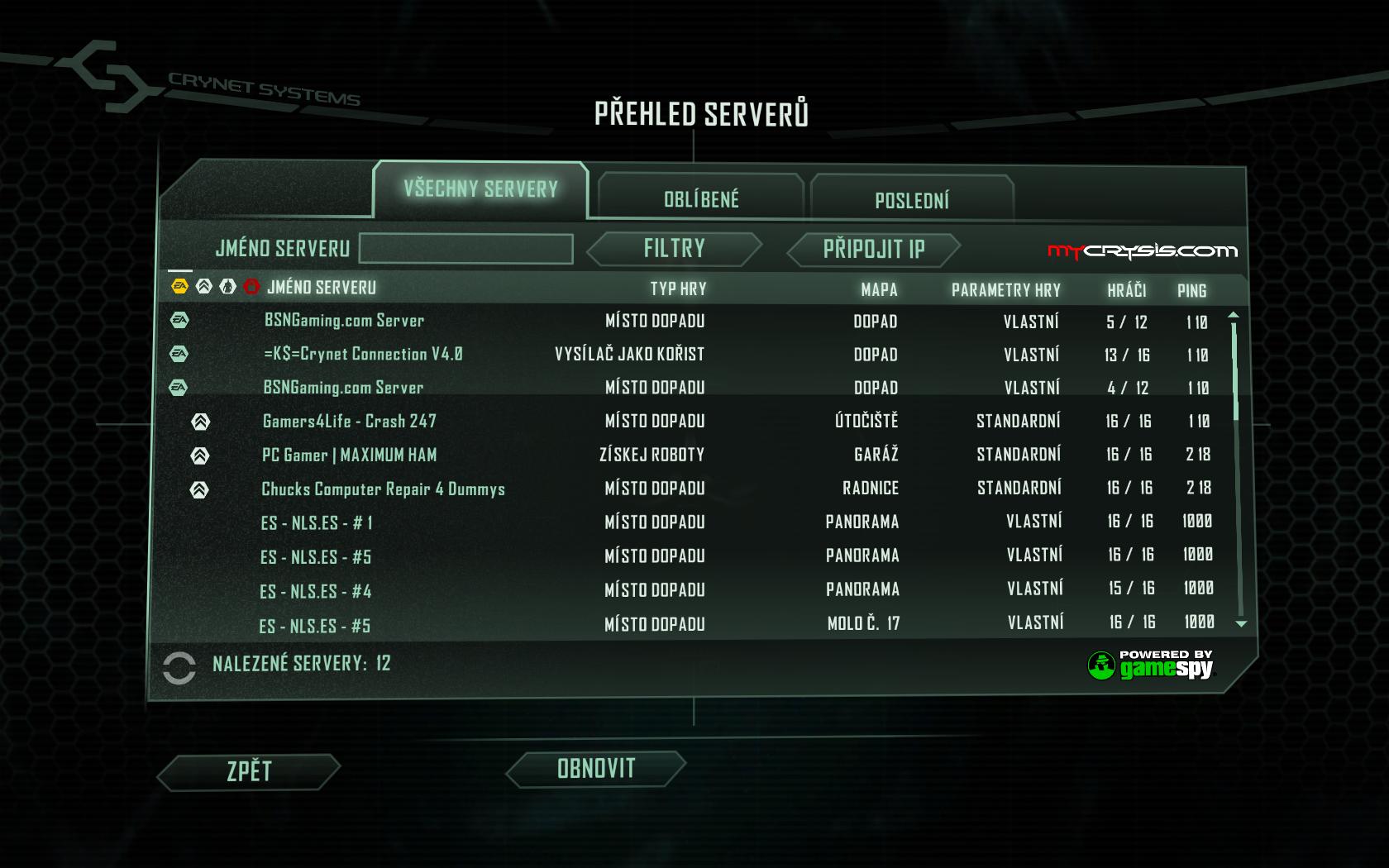Viewport: 1389px width, 868px height.
Task: Select the =K$=Crynet Connection V4.0 server
Action: click(x=363, y=354)
